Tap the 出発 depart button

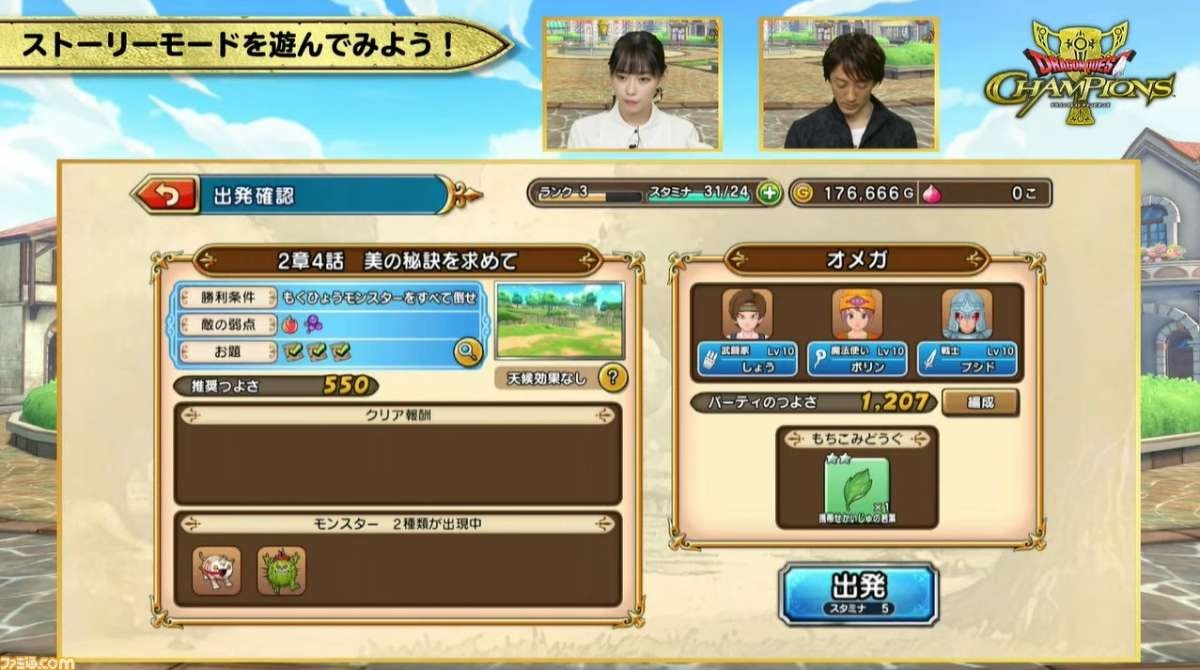point(858,592)
